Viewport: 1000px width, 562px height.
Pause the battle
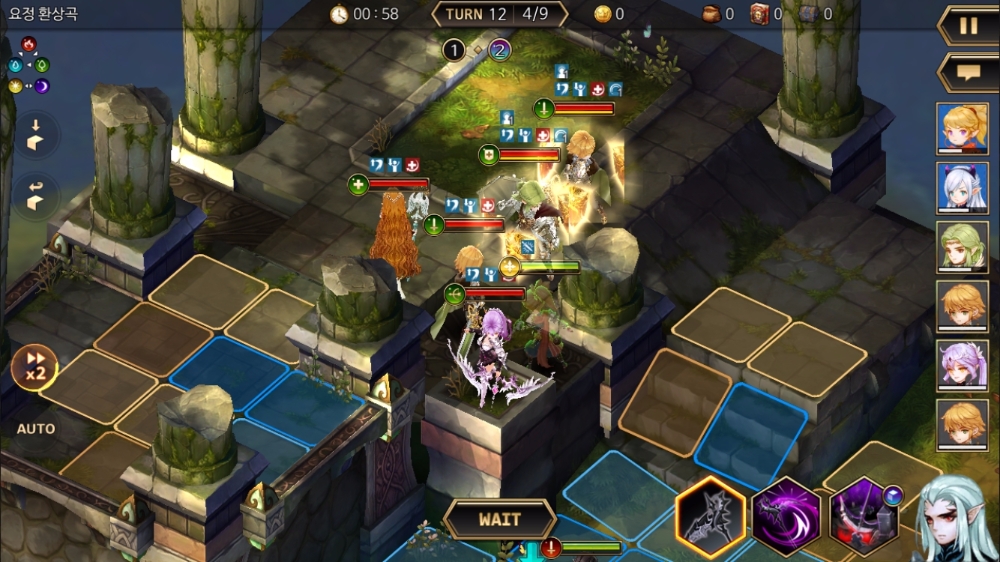pyautogui.click(x=968, y=26)
